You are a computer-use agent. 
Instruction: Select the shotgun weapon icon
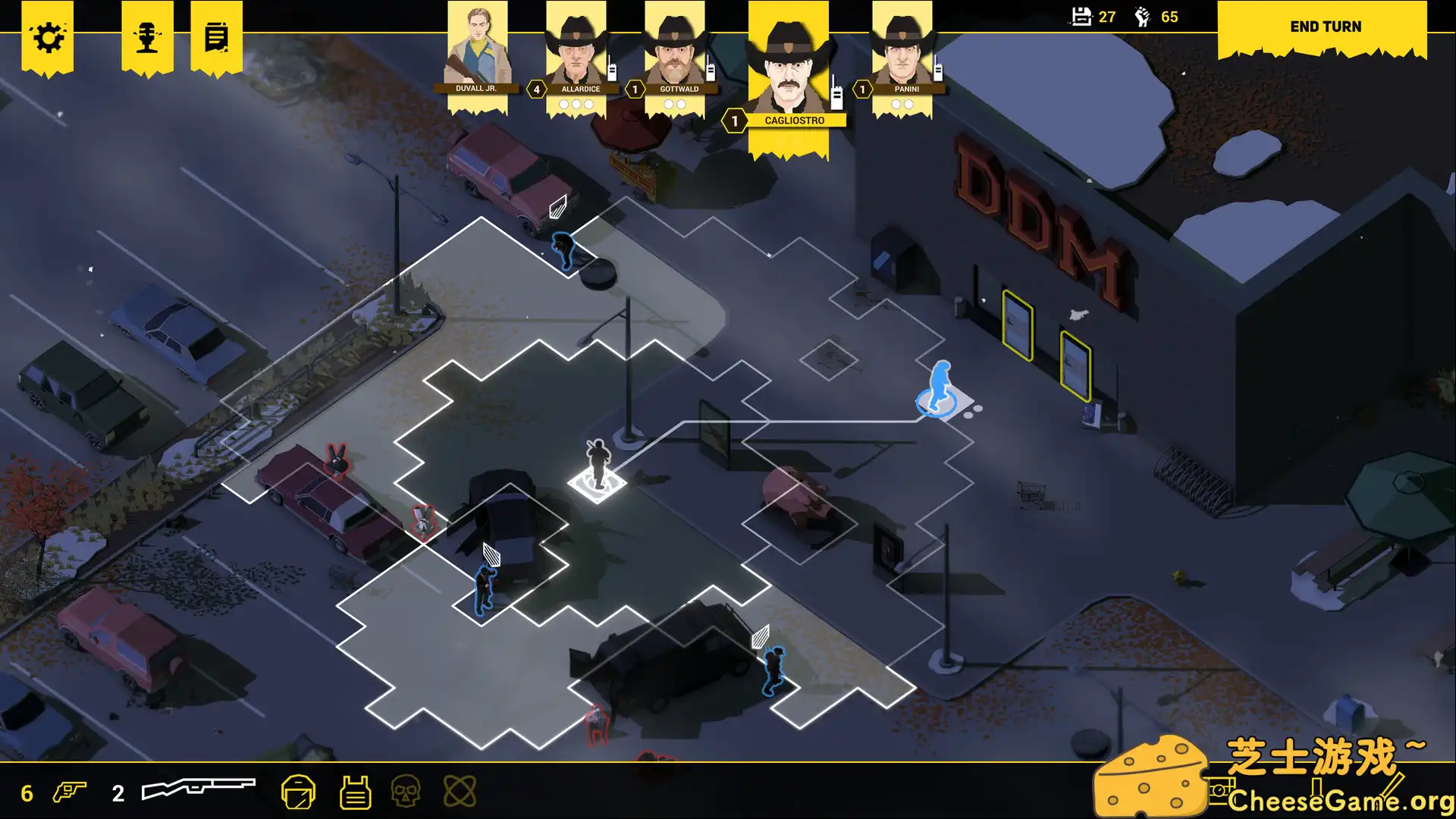tap(197, 789)
